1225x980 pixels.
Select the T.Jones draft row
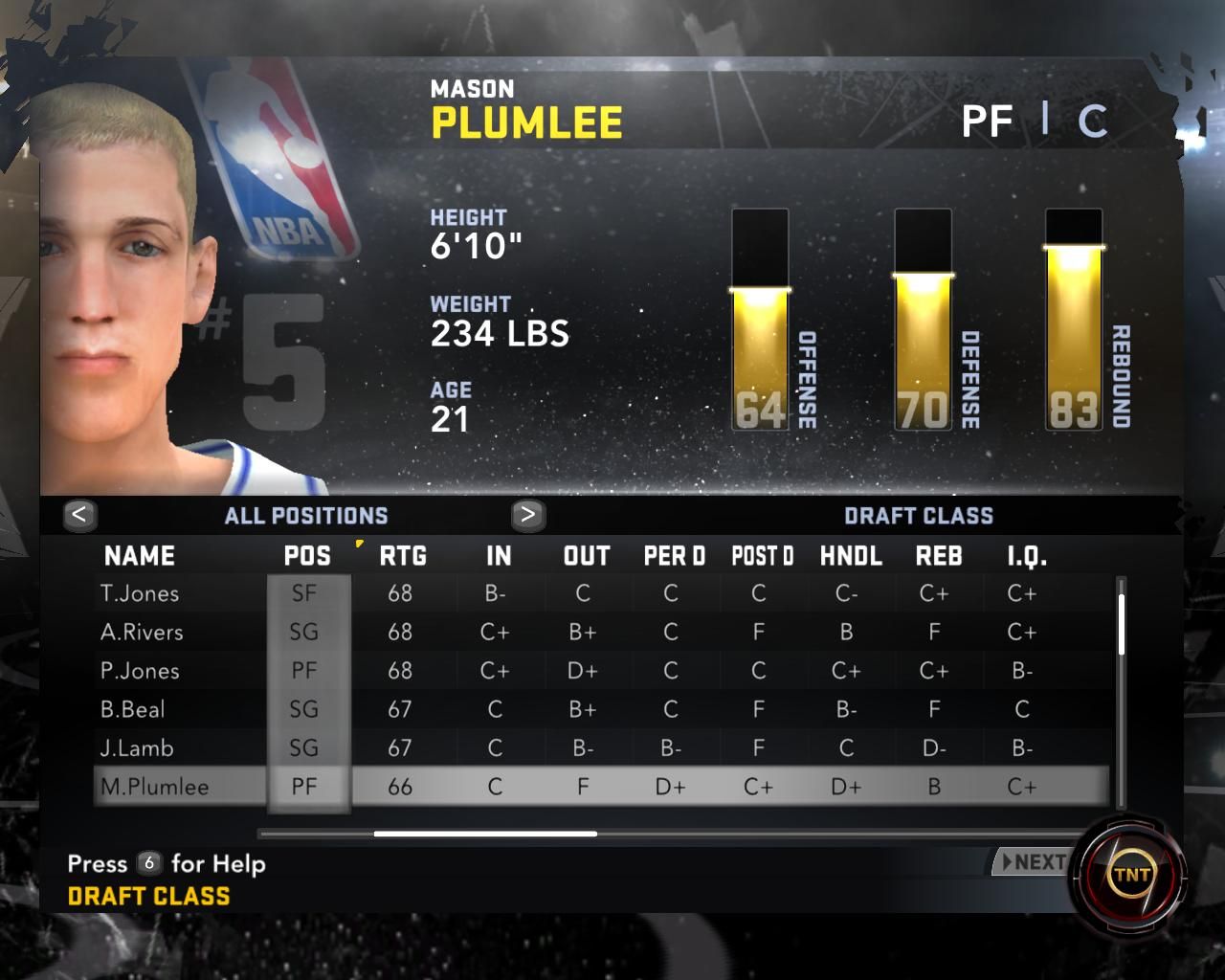[140, 593]
